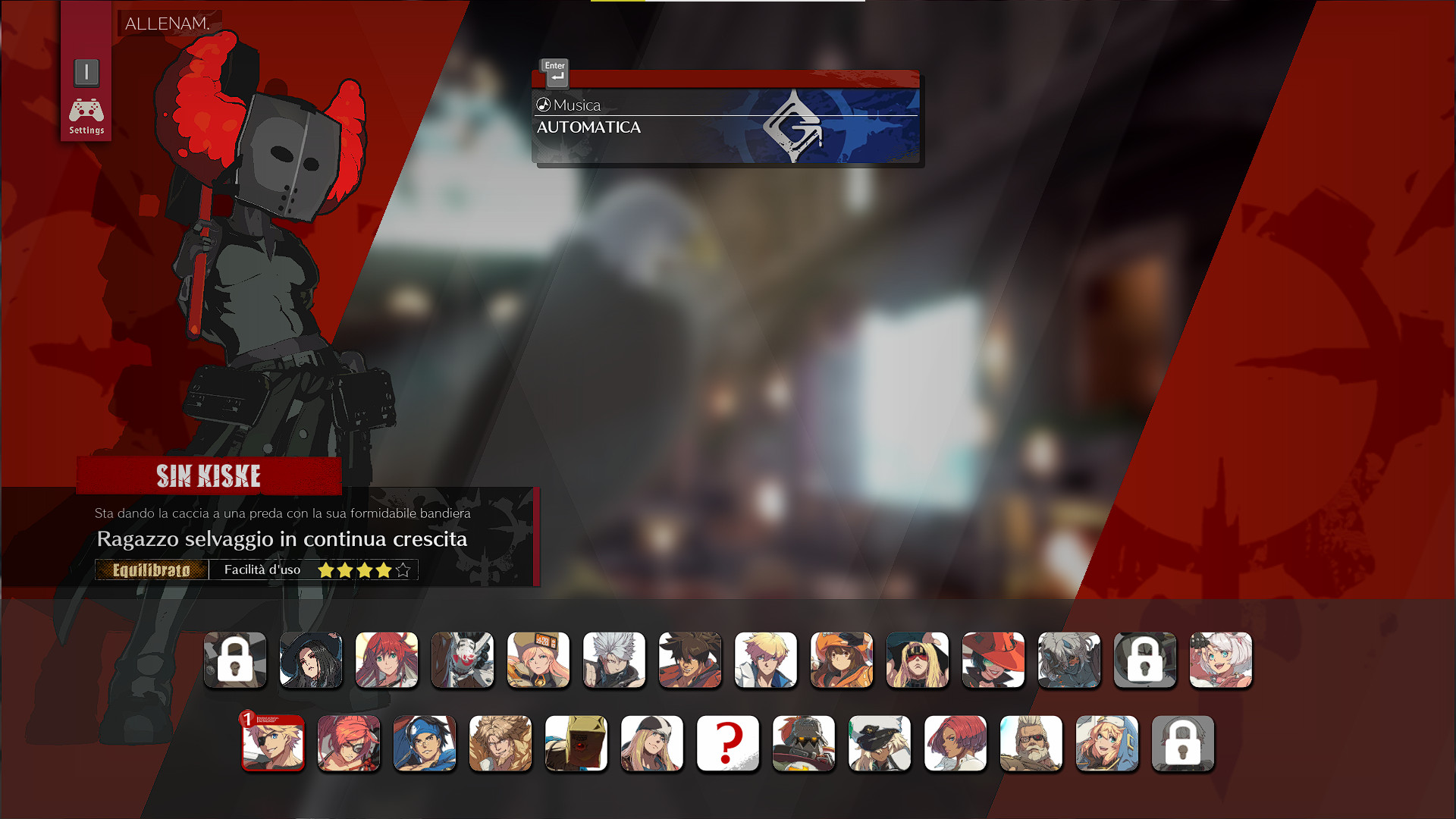This screenshot has height=819, width=1456.
Task: Select Bridget's portrait near bottom right
Action: [x=1107, y=744]
